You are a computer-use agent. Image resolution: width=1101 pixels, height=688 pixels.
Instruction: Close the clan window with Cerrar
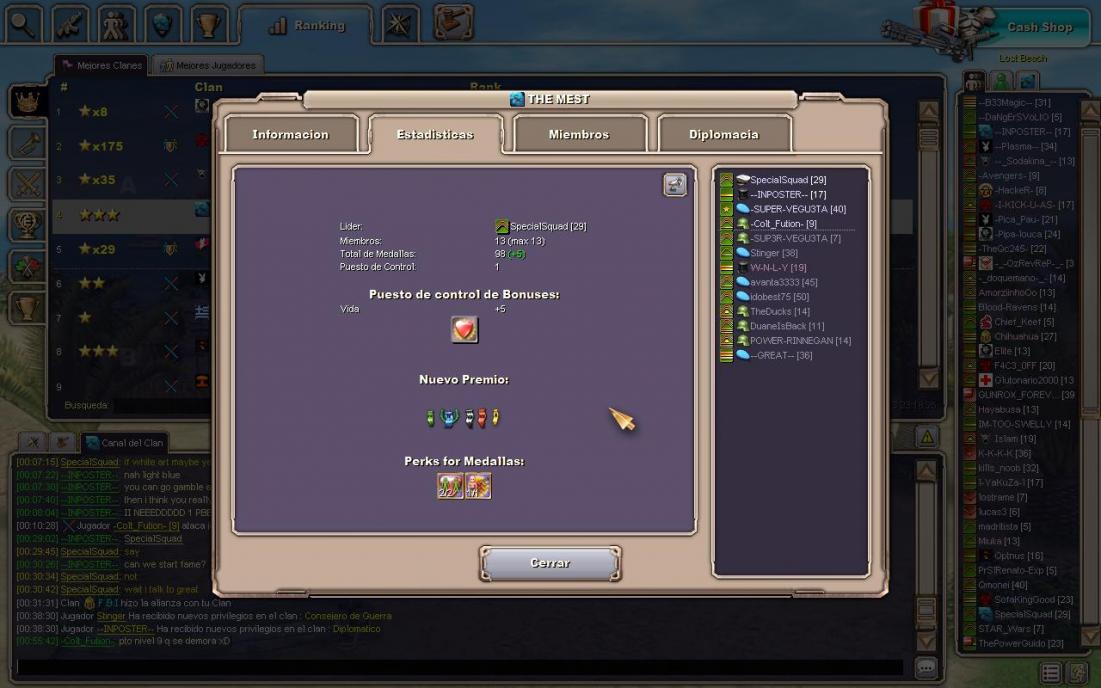[x=550, y=563]
